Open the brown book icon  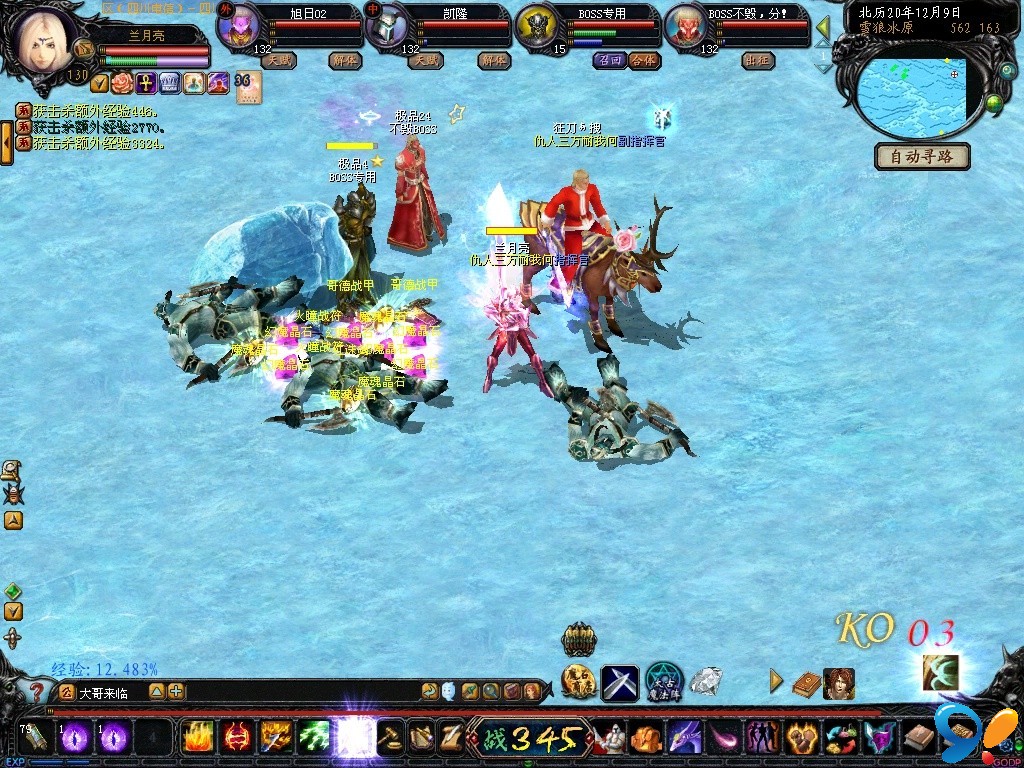(x=806, y=684)
